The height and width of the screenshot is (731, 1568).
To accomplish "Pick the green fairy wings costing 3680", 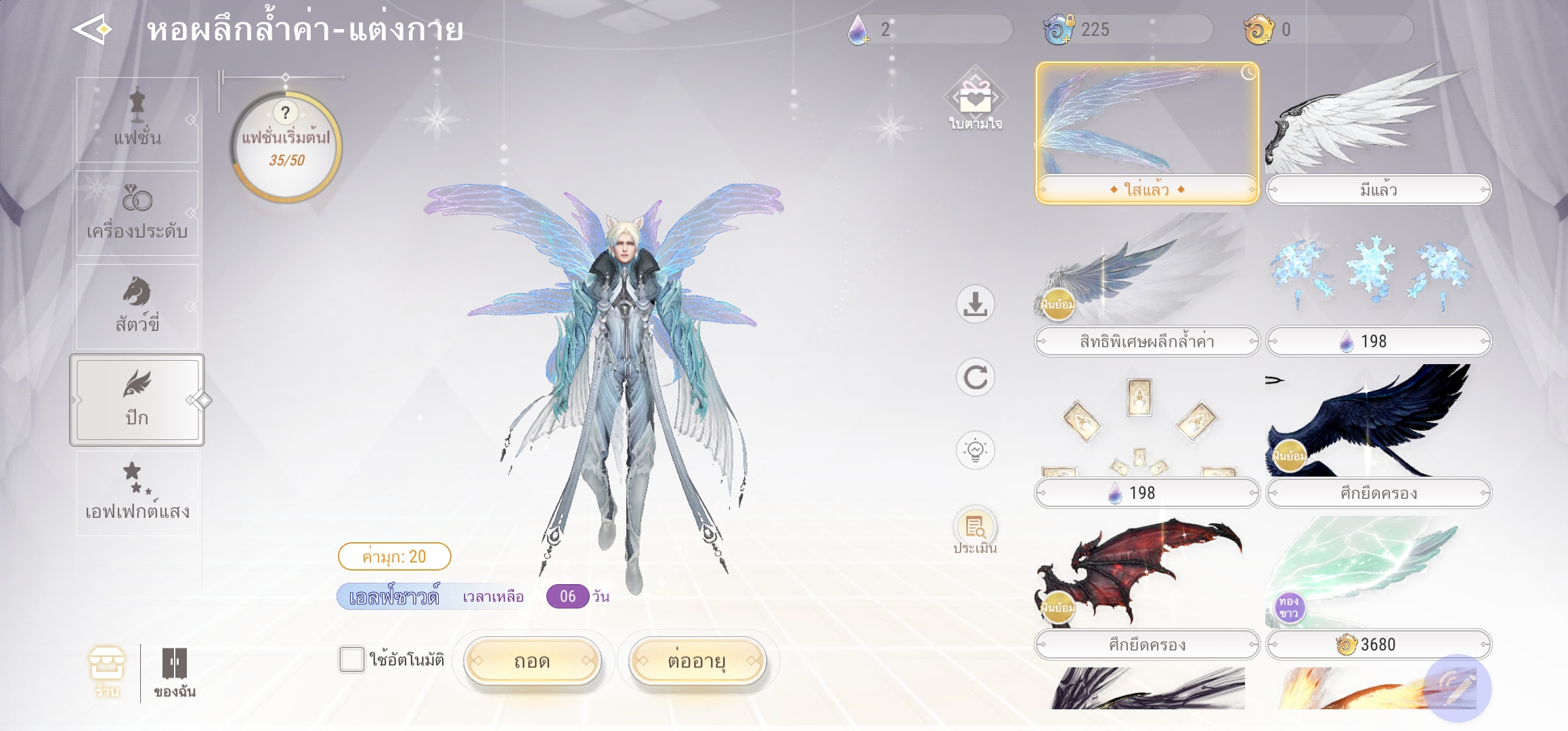I will tap(1378, 574).
